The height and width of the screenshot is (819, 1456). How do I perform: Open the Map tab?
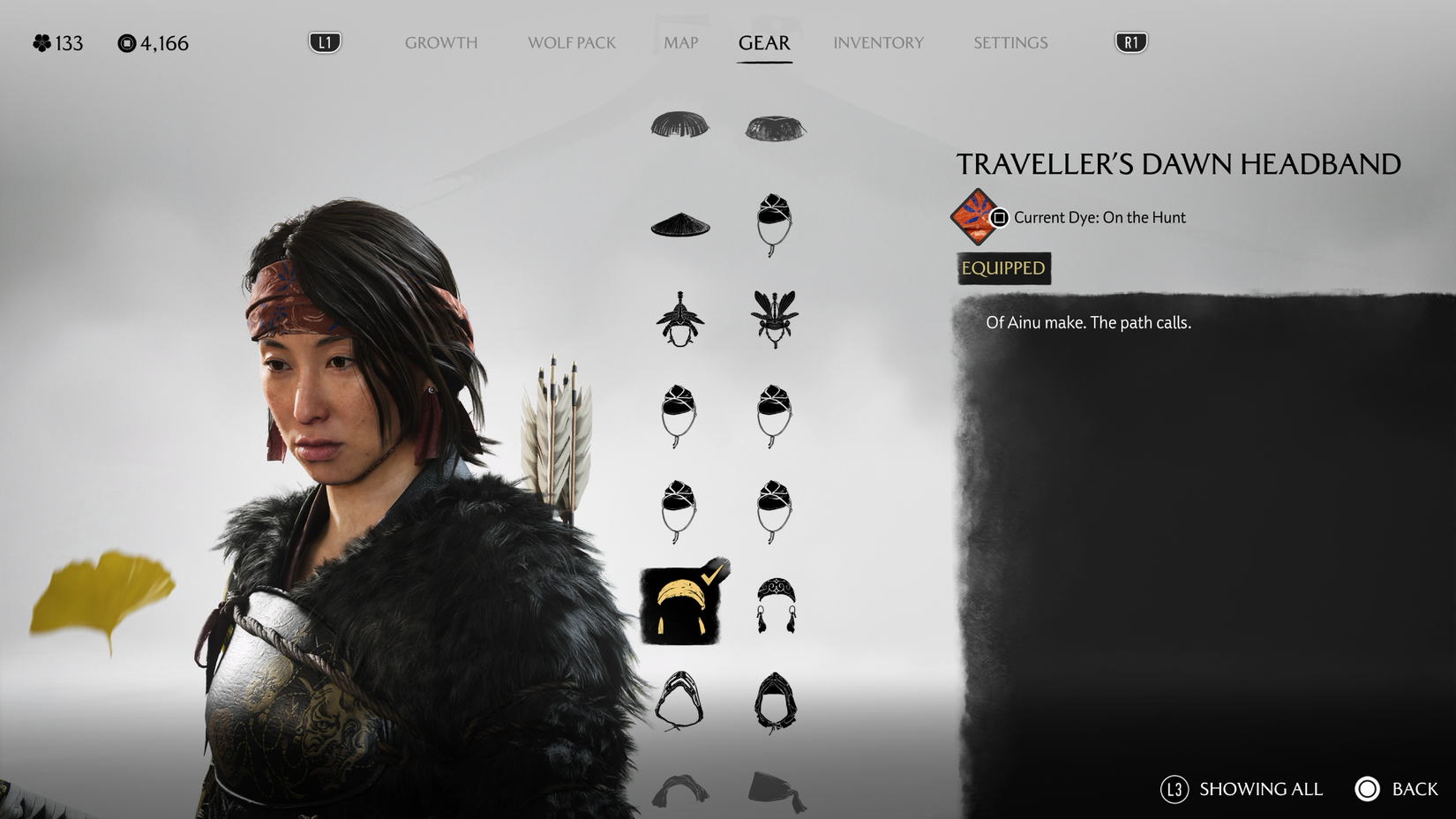679,41
